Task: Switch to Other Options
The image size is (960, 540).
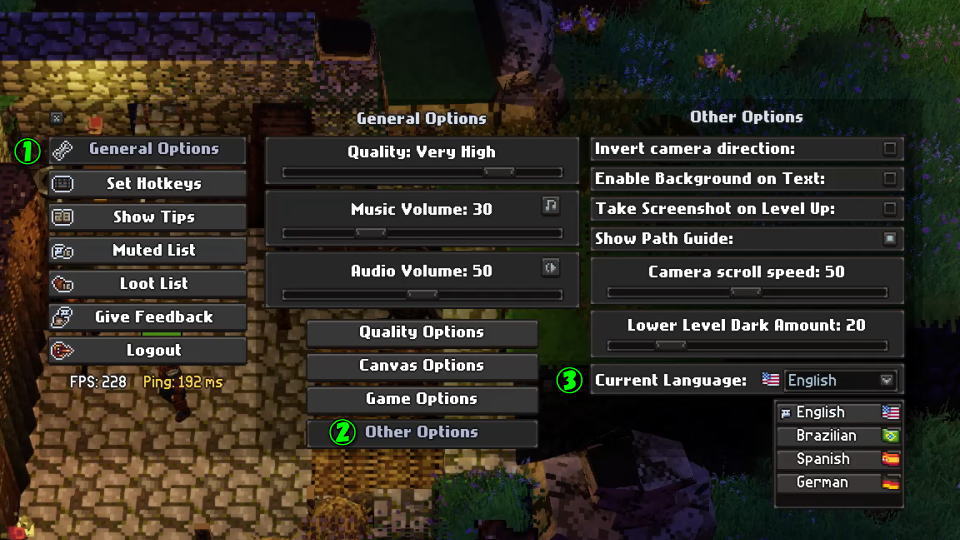Action: (421, 433)
